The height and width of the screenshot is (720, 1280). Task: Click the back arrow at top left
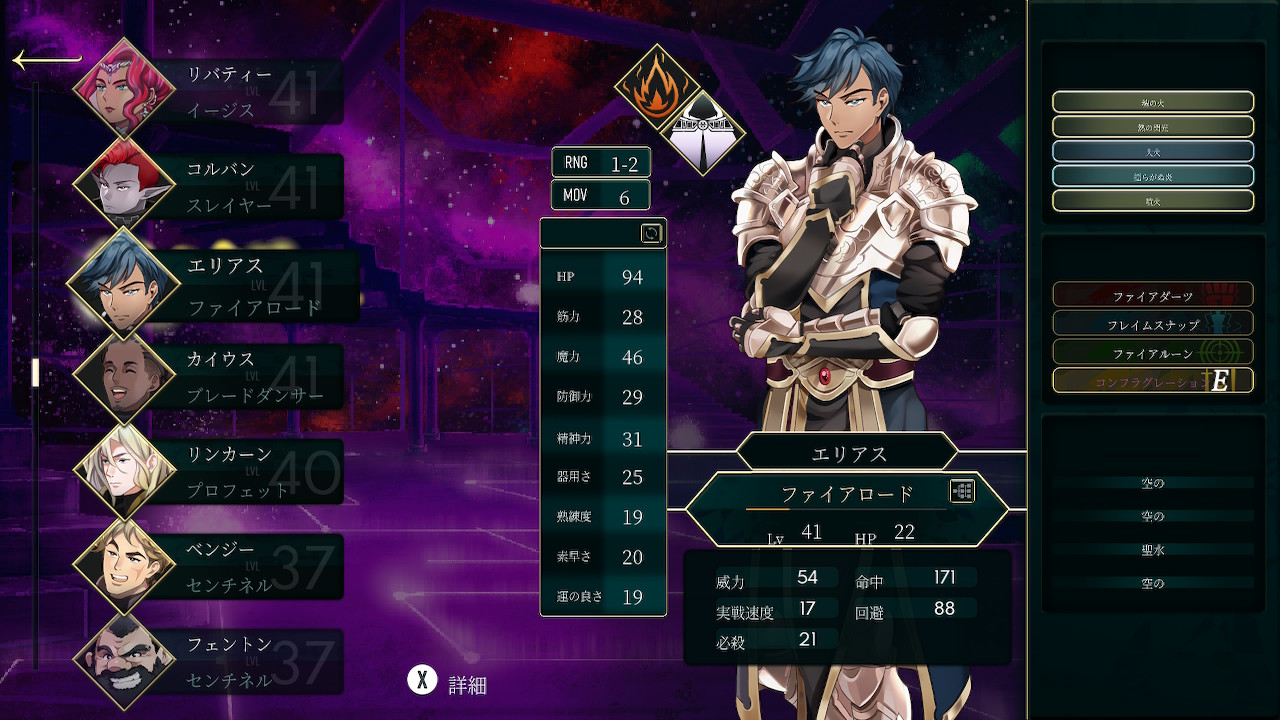pyautogui.click(x=46, y=61)
